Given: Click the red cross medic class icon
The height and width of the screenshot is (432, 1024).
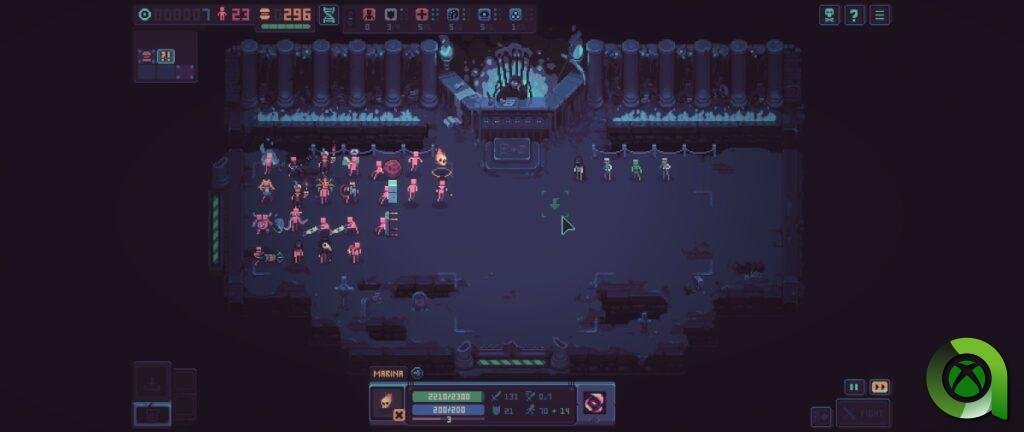Looking at the screenshot, I should coord(423,15).
